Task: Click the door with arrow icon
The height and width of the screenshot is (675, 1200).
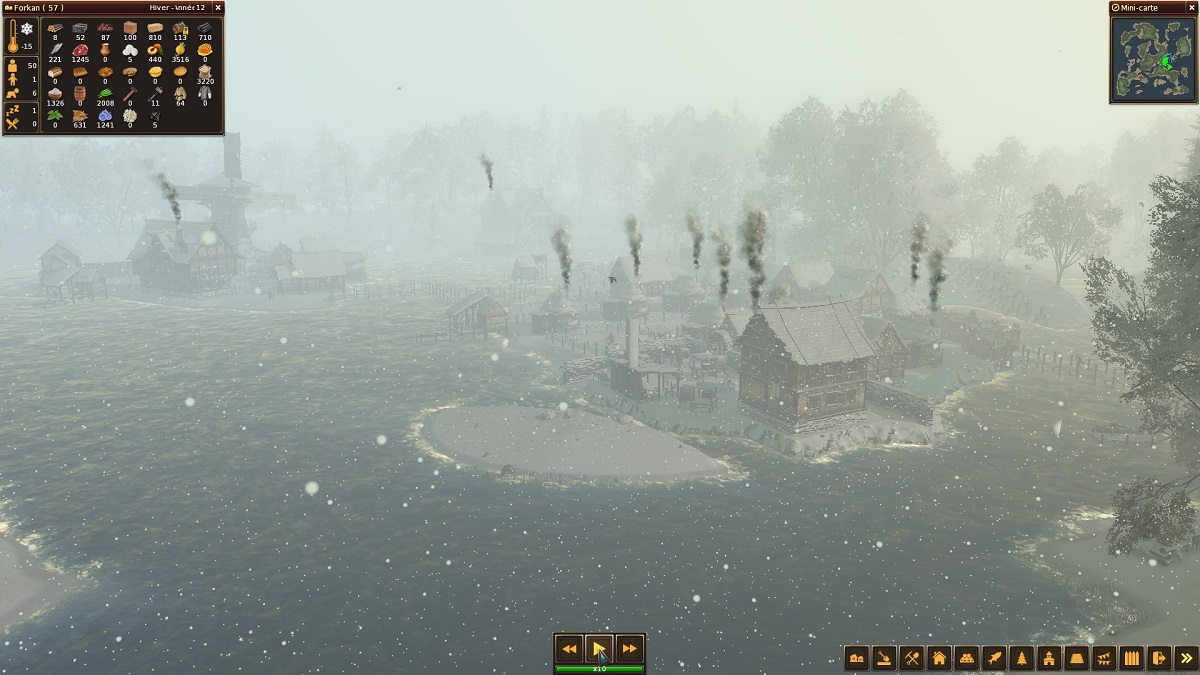Action: (1159, 658)
